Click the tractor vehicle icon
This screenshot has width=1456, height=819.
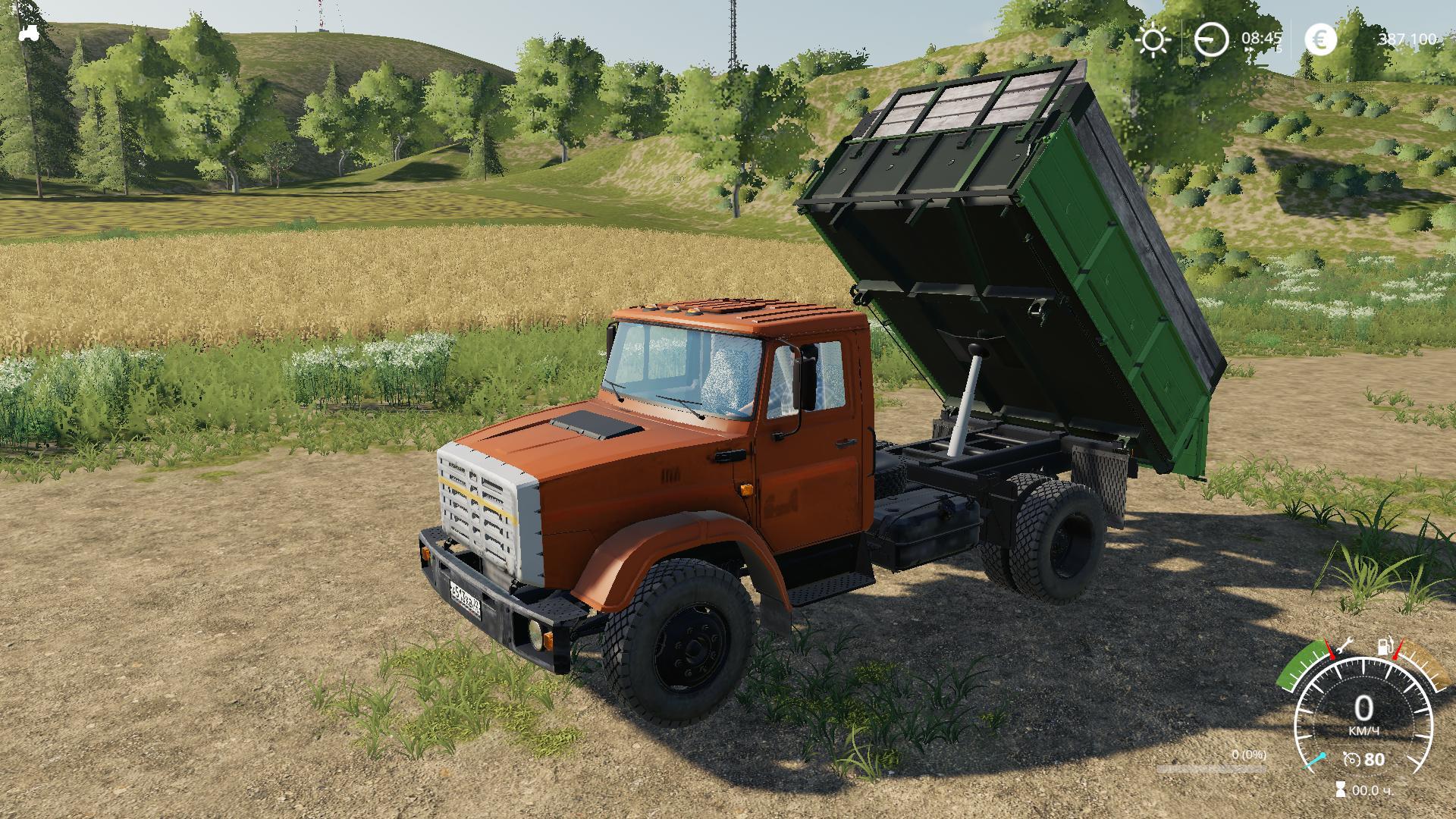(x=30, y=33)
